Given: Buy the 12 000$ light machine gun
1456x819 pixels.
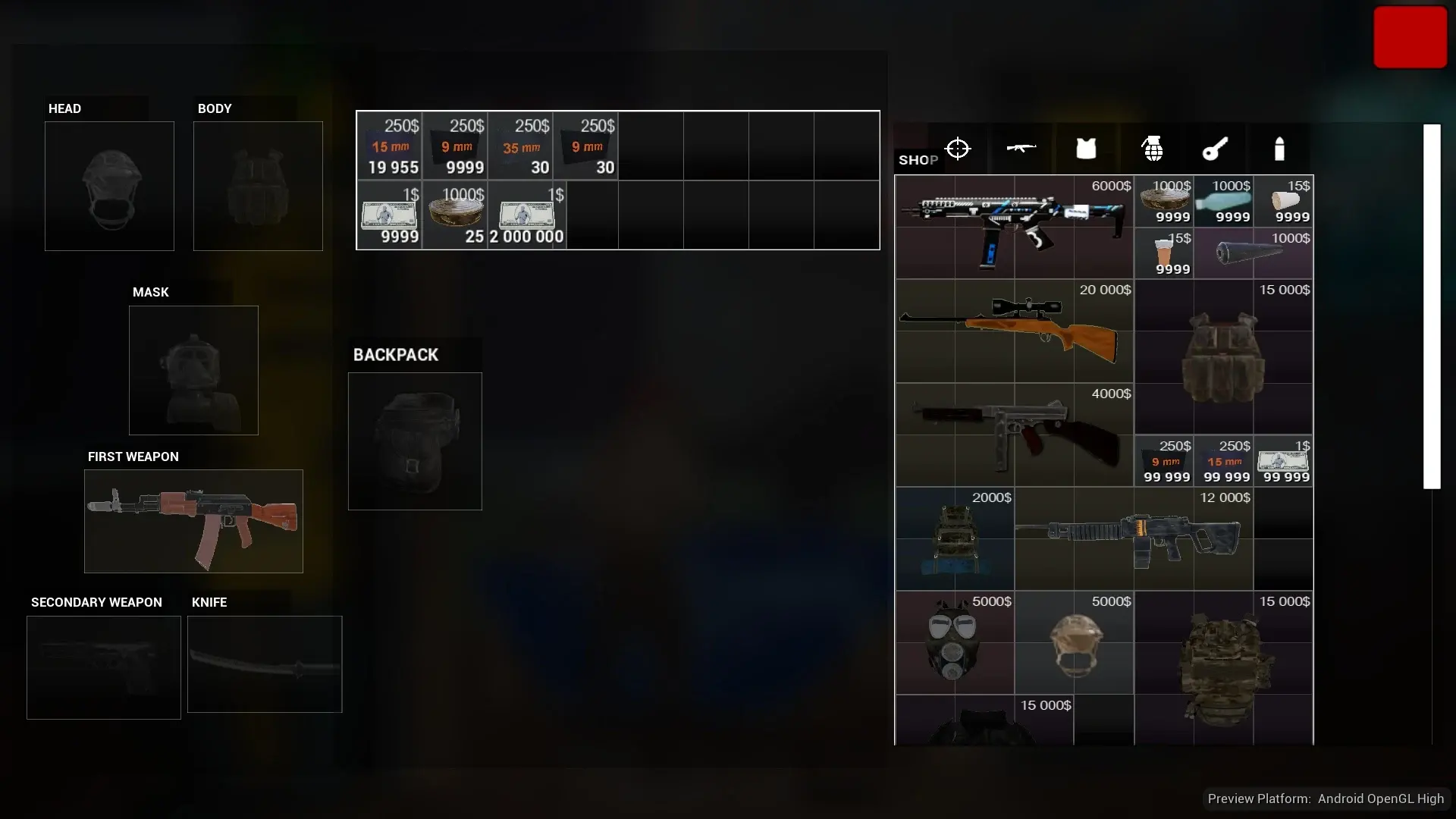Looking at the screenshot, I should 1133,538.
